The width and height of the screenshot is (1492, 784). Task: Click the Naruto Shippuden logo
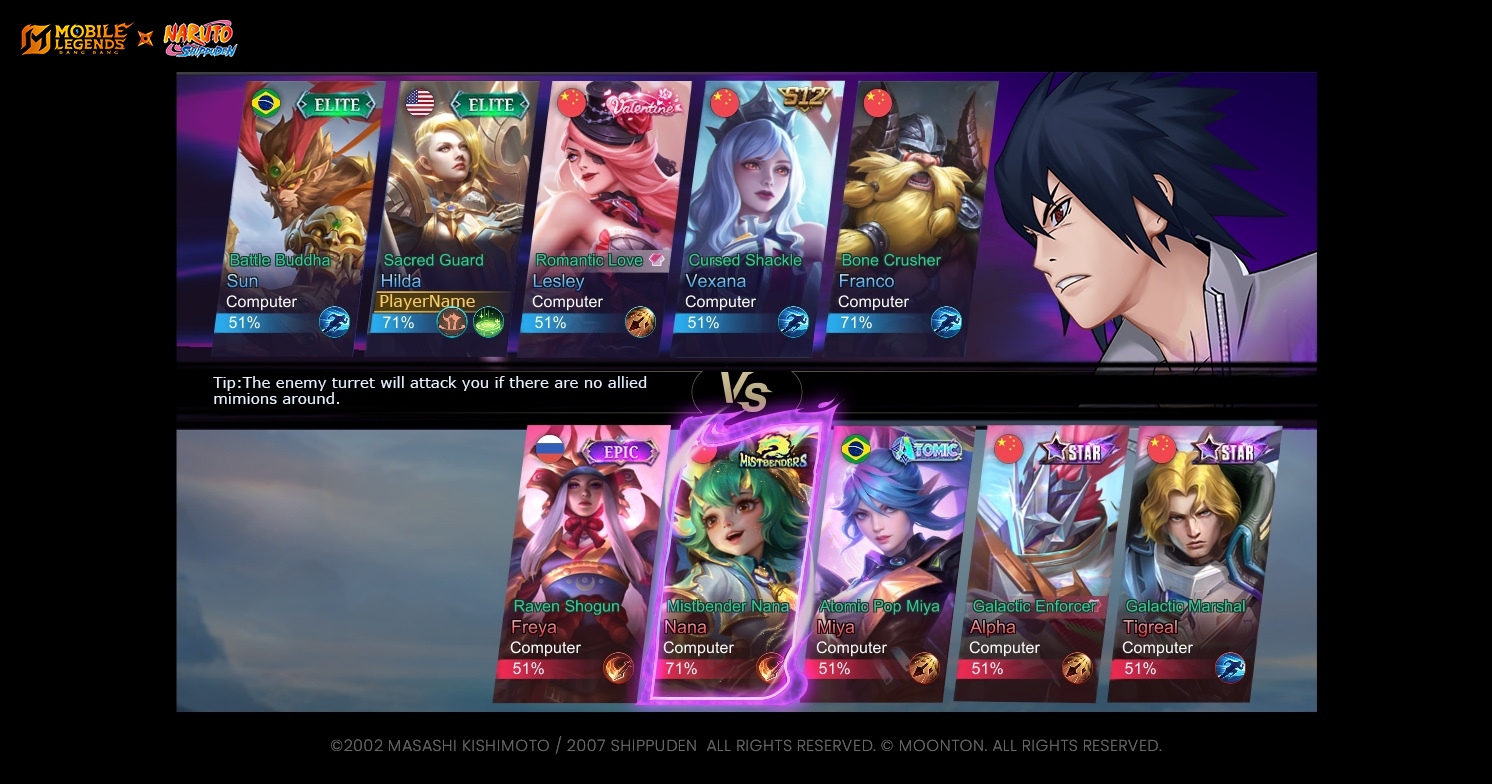click(x=200, y=39)
